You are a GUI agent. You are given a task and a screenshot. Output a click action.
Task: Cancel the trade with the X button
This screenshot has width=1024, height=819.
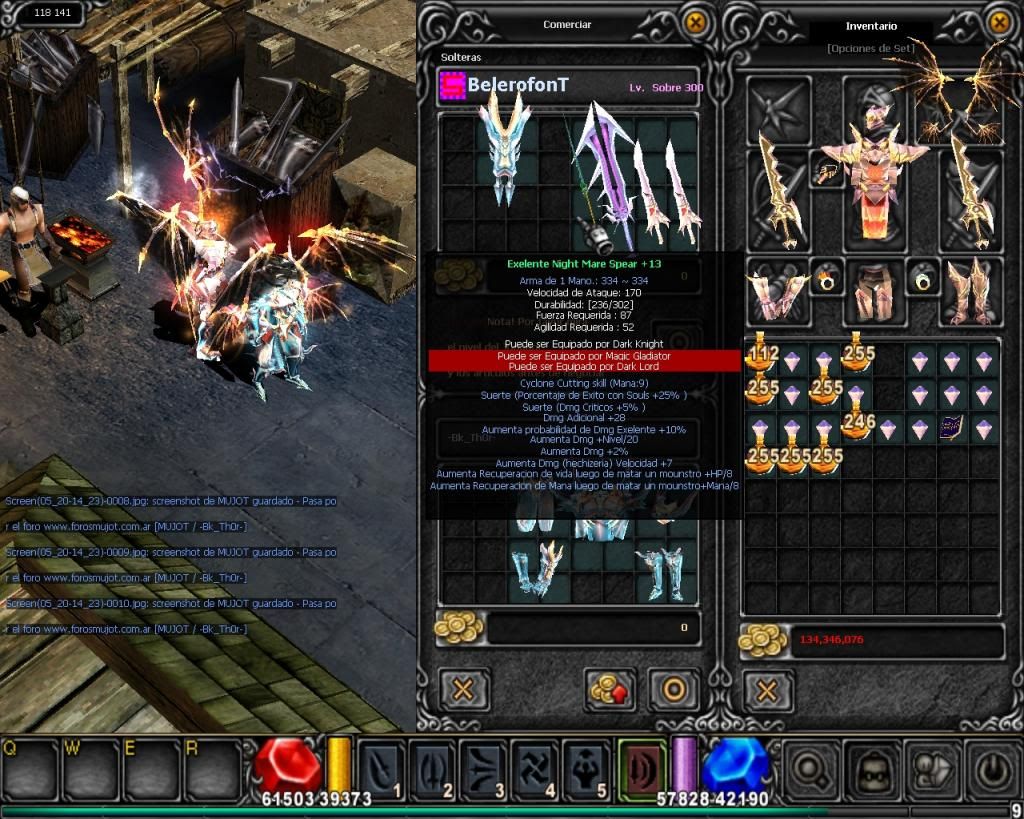coord(464,690)
